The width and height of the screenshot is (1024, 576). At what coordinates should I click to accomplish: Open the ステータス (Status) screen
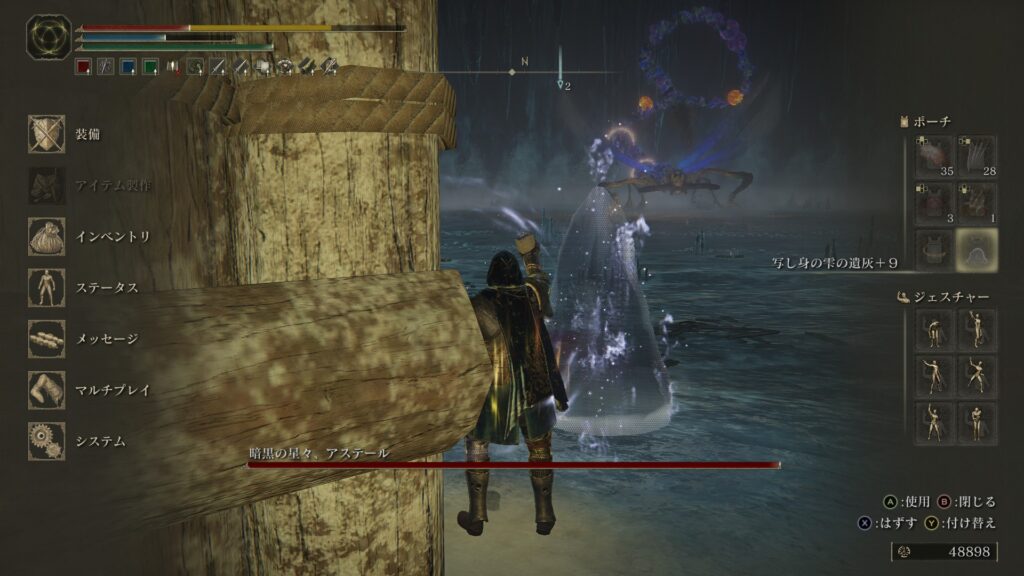pyautogui.click(x=47, y=287)
